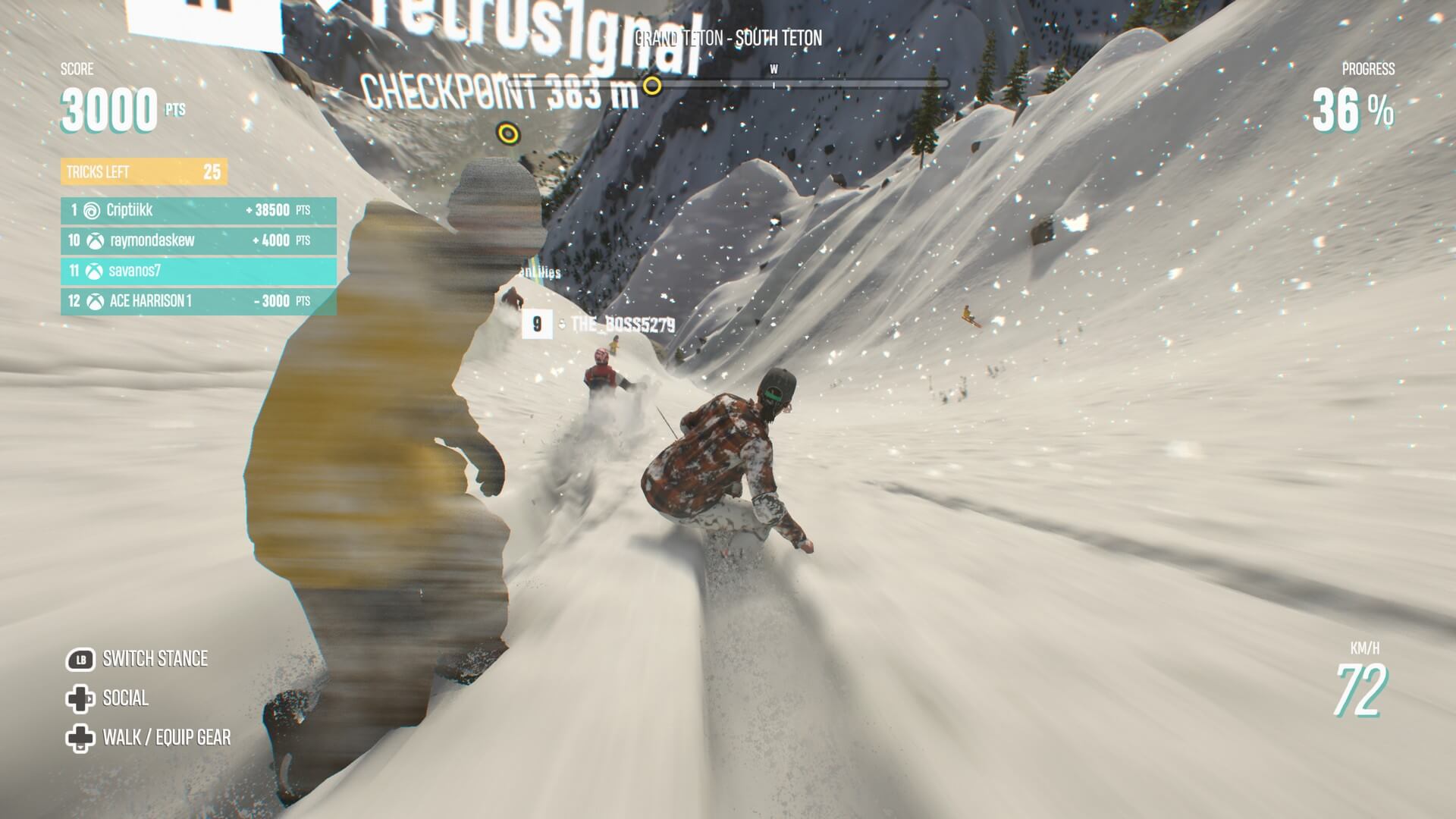Choose the highlighted savanos7 leaderboard row
This screenshot has height=819, width=1456.
(198, 271)
